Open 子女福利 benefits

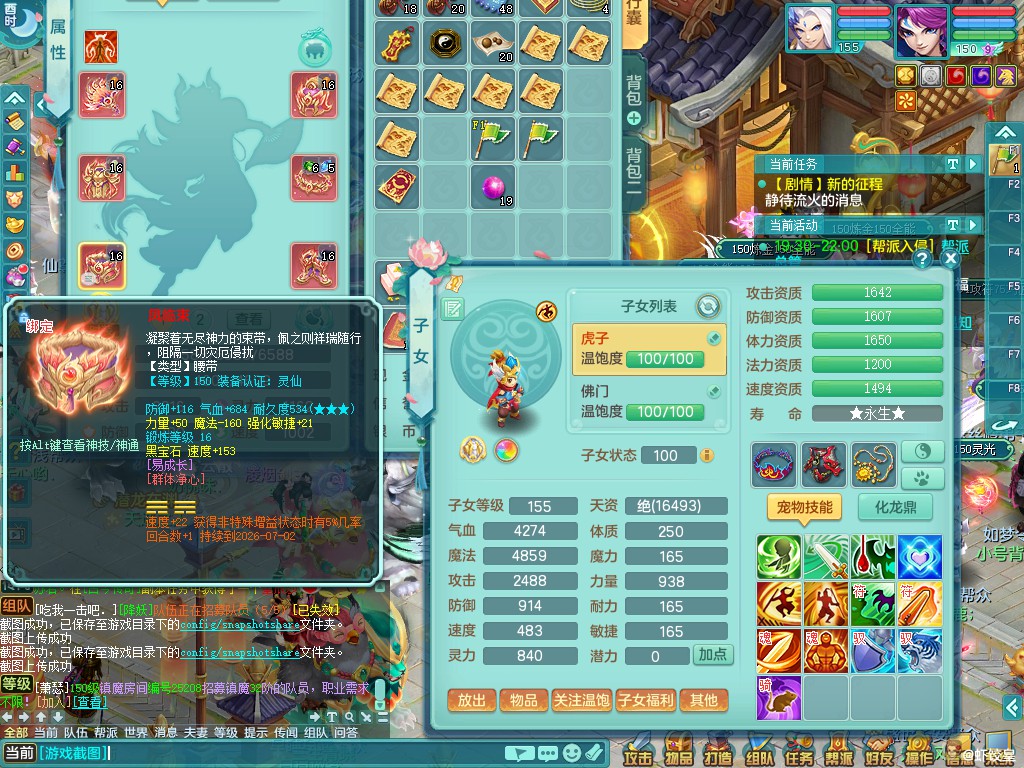(645, 700)
